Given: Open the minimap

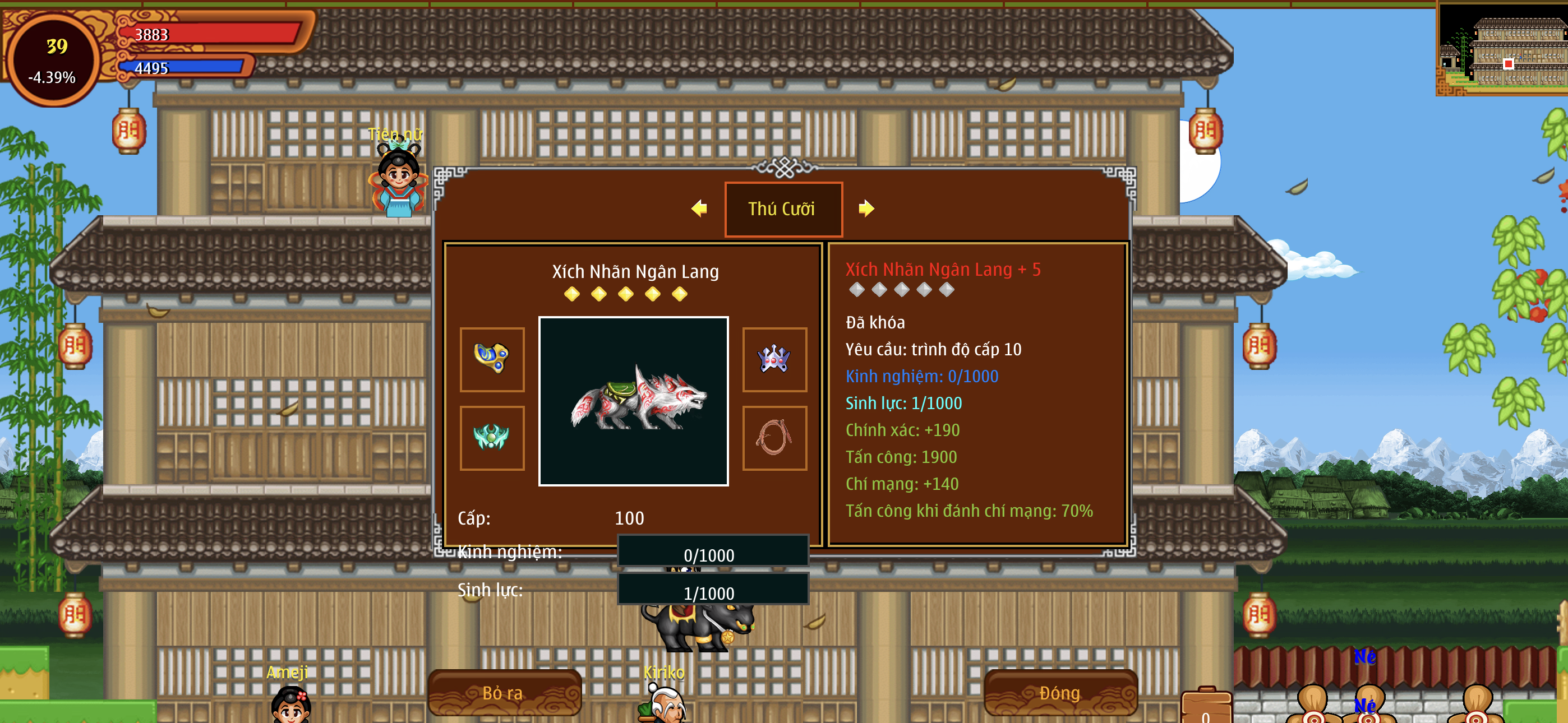Looking at the screenshot, I should [1502, 49].
